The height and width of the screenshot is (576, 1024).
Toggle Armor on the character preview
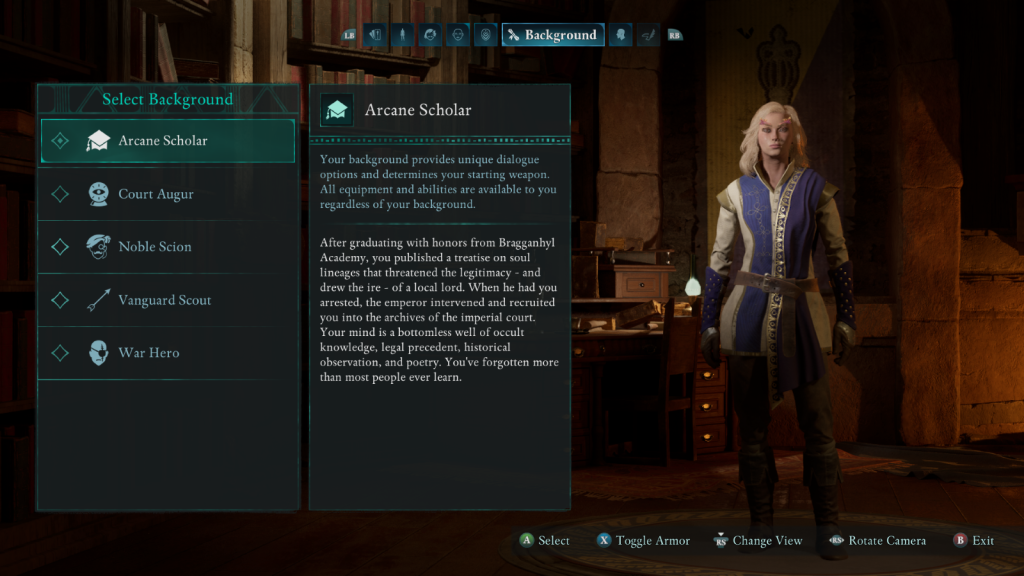tap(643, 541)
